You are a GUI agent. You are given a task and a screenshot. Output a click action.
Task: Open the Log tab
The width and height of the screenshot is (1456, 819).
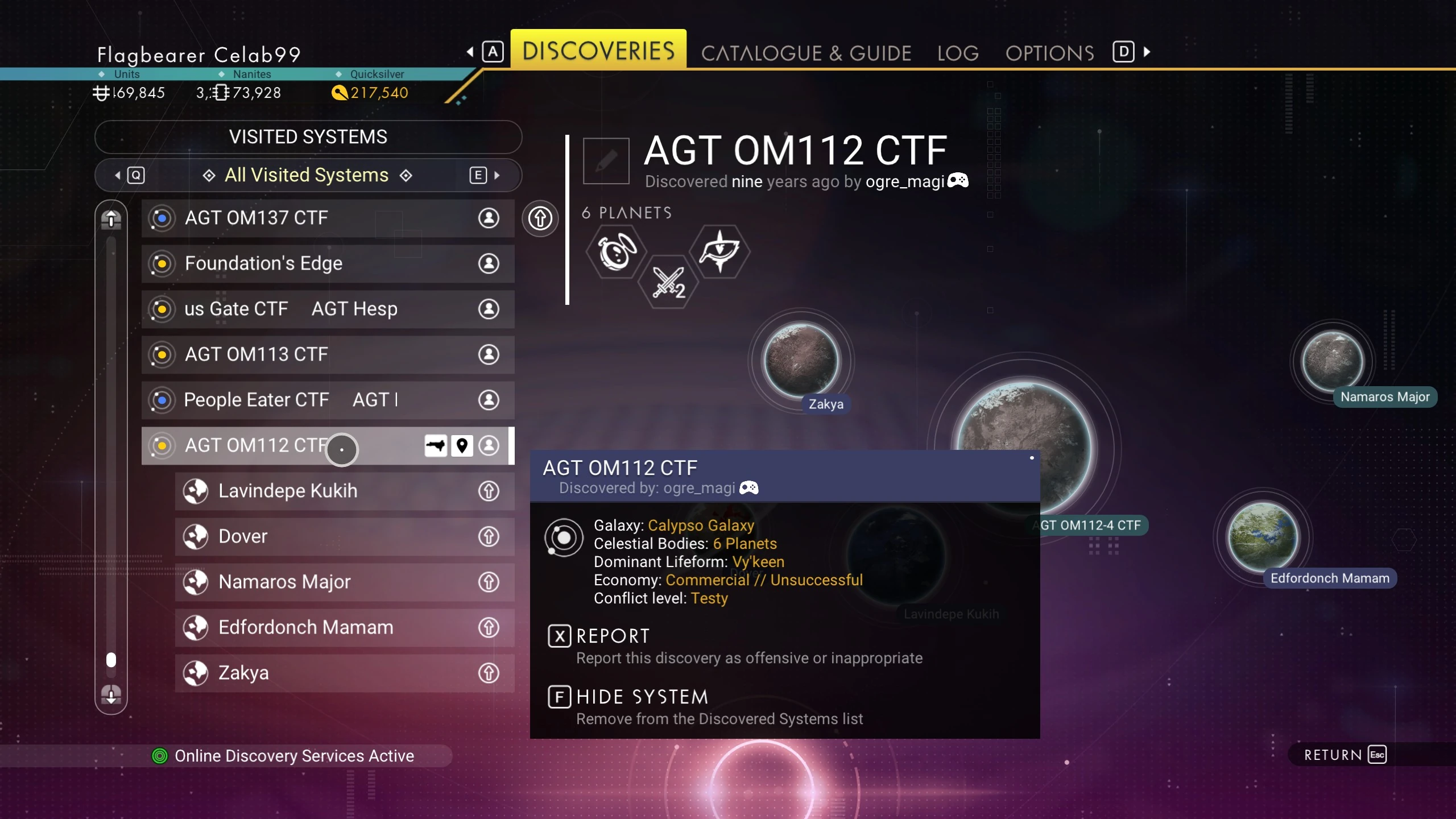point(958,53)
